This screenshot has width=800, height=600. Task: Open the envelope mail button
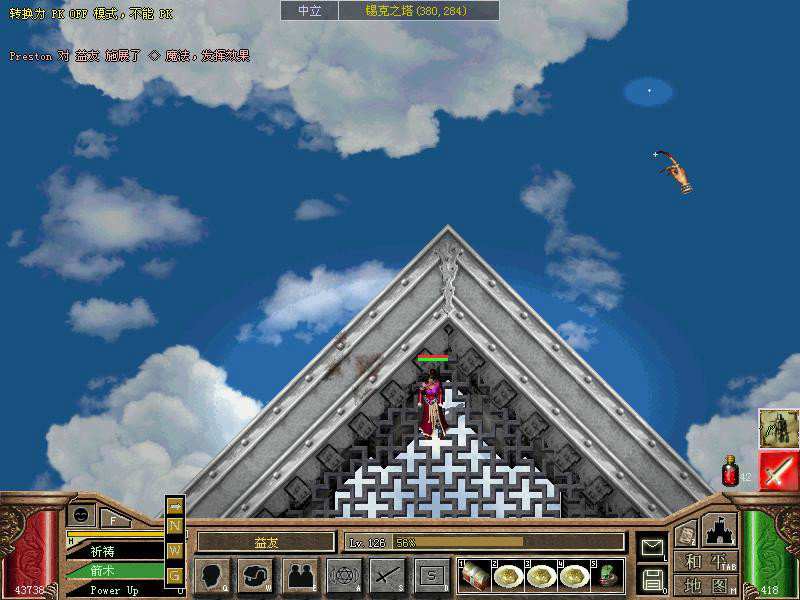[x=652, y=546]
